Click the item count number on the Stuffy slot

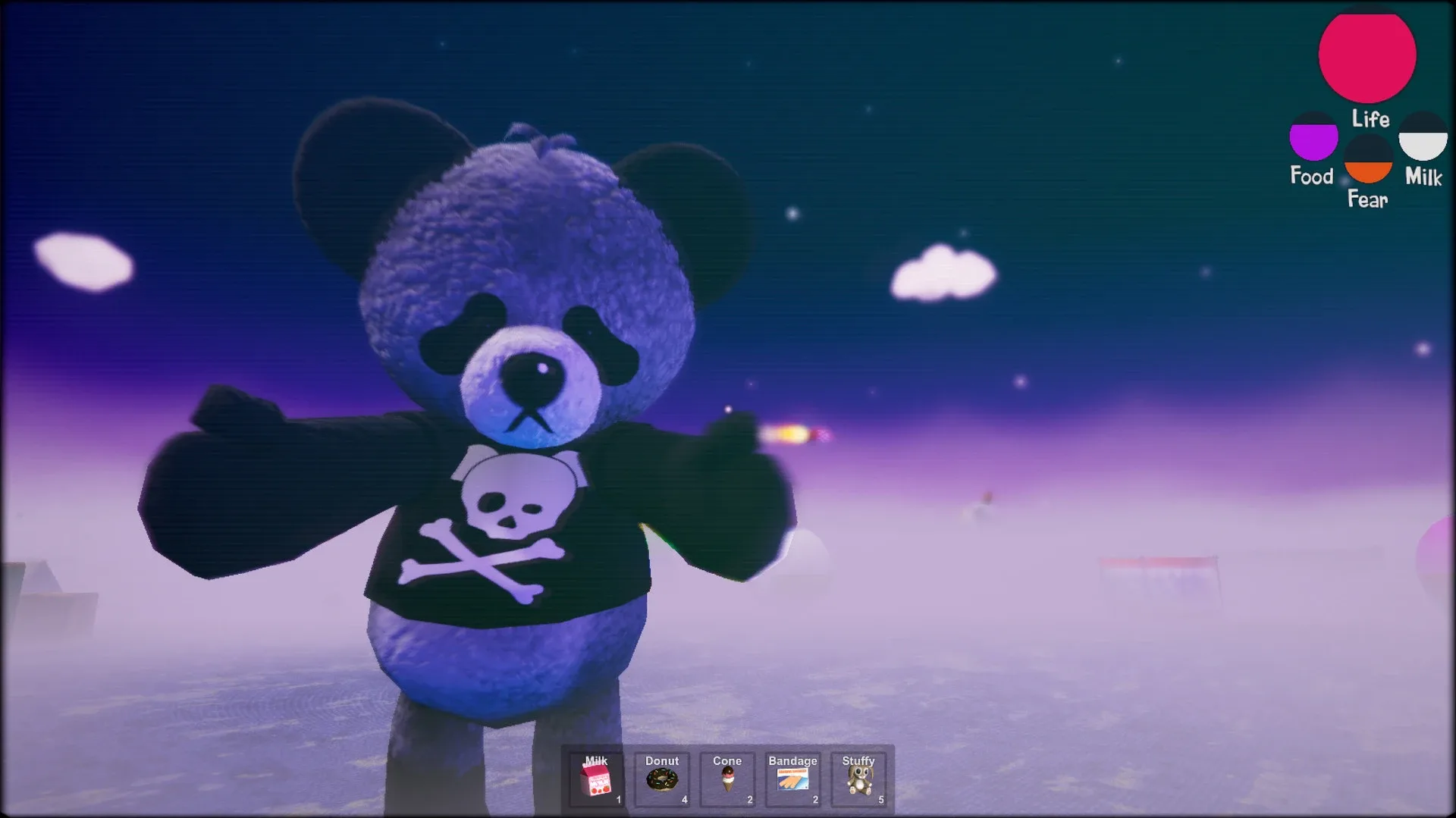(882, 798)
